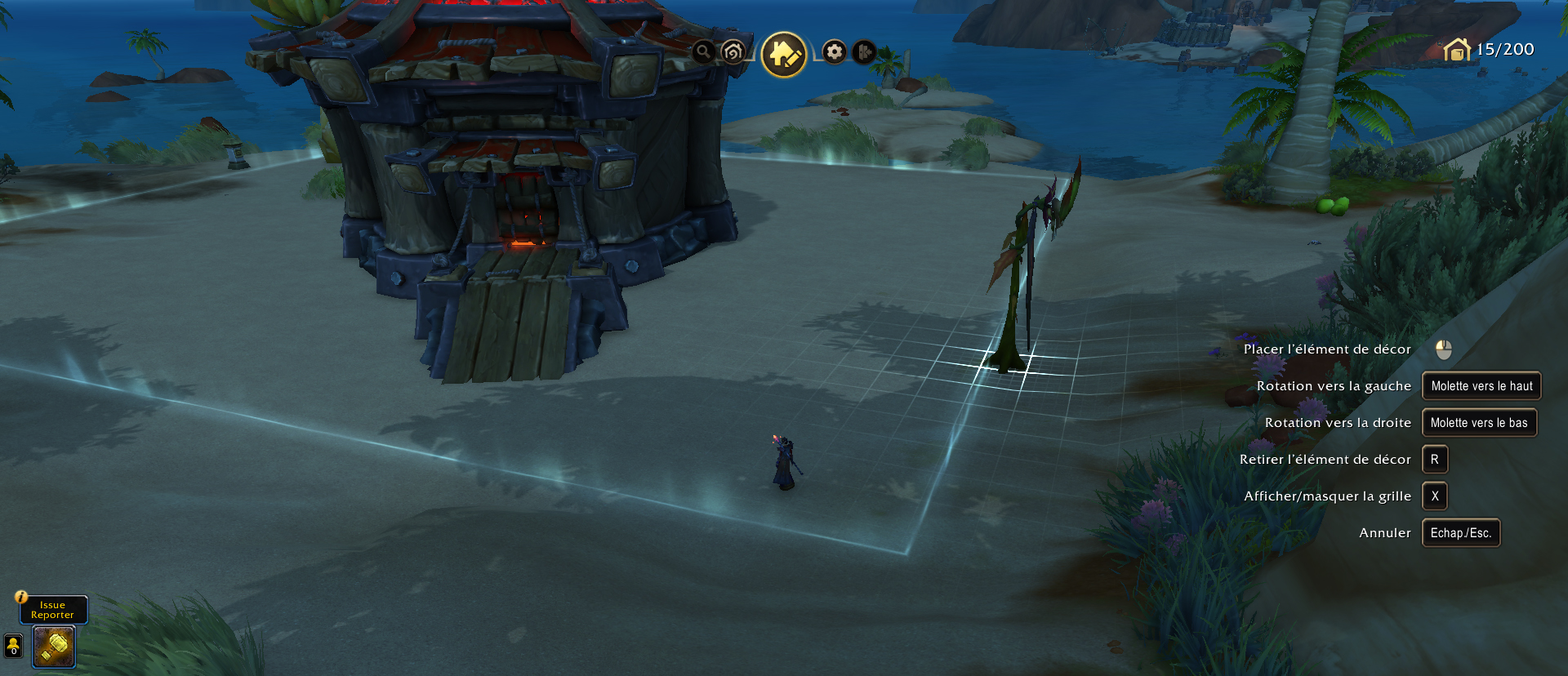Activate the gold house-and-pencil edit mode

(x=784, y=55)
